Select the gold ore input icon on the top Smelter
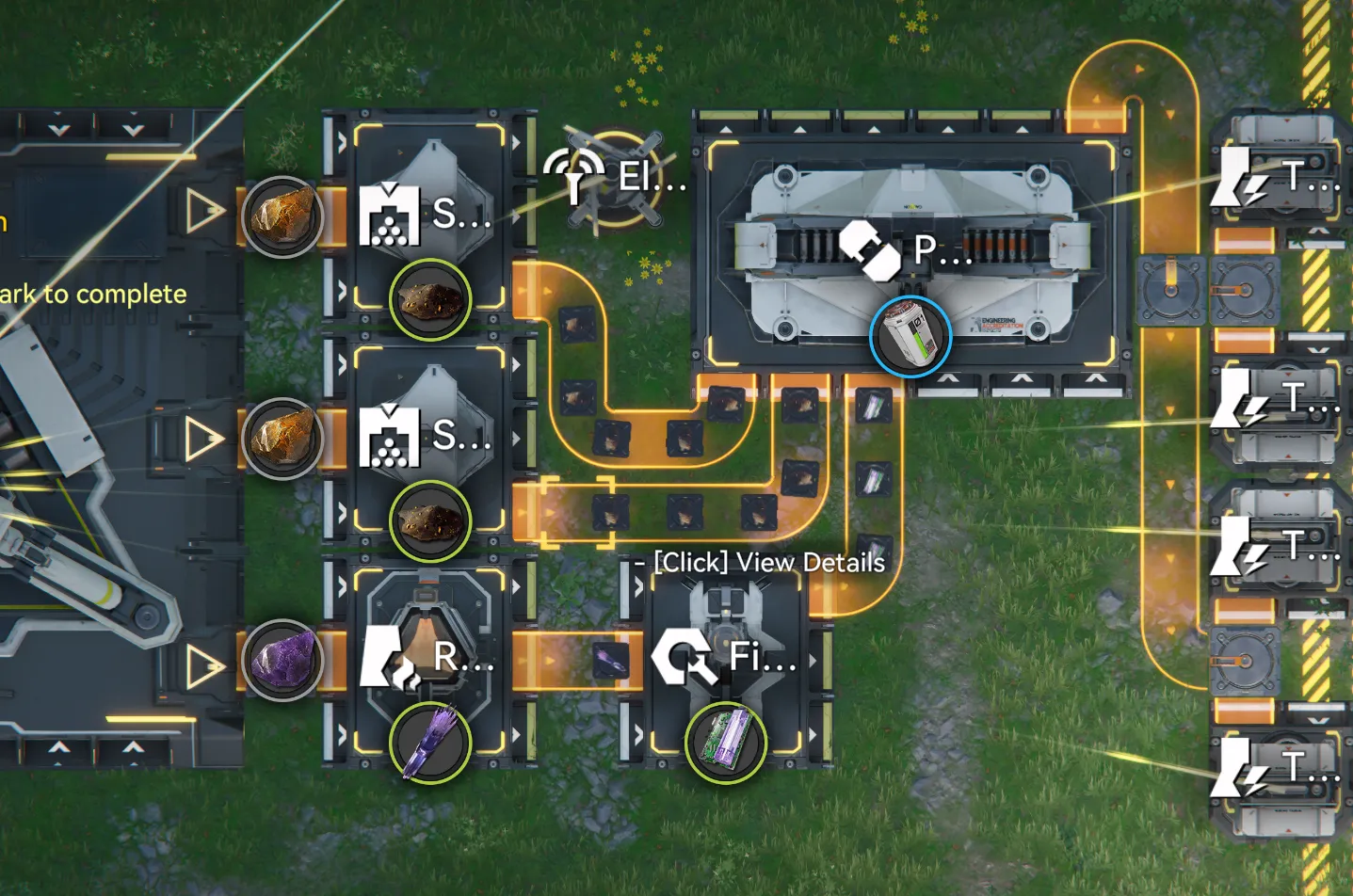This screenshot has width=1353, height=896. (x=282, y=216)
